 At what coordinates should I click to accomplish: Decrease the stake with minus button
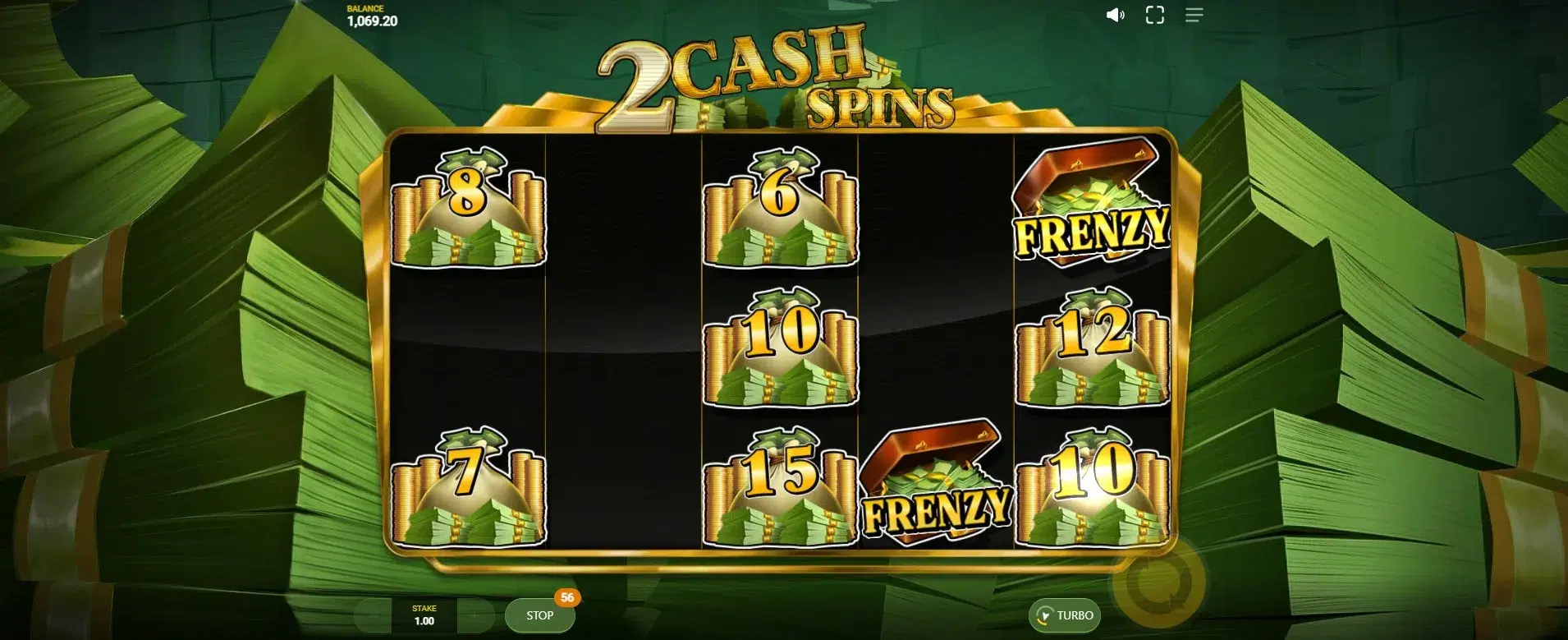[x=374, y=615]
